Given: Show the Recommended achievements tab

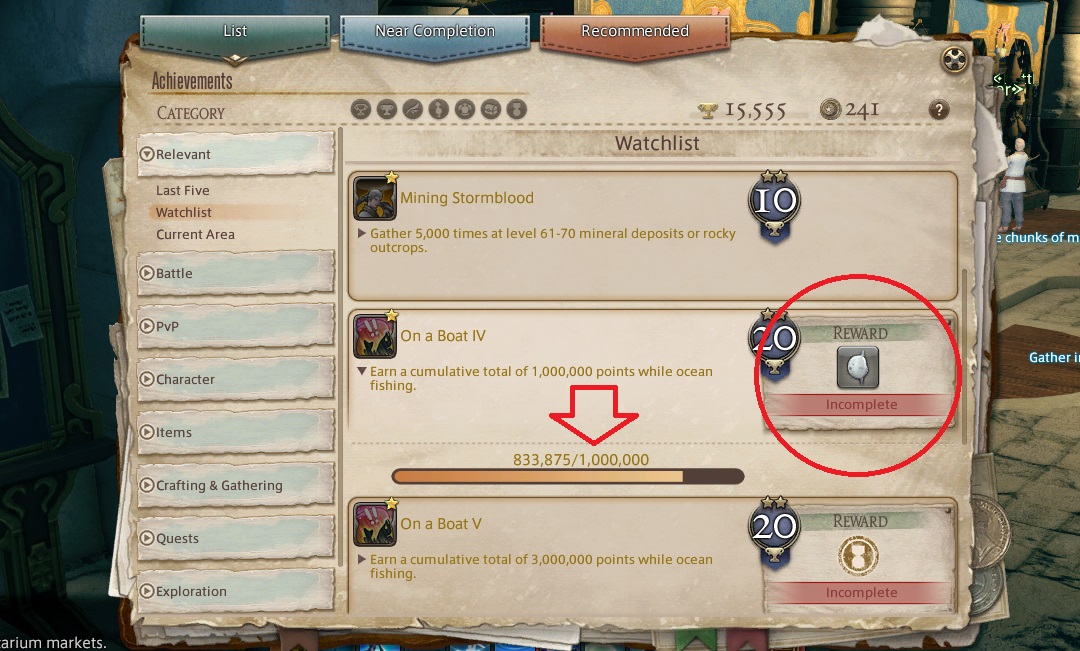Looking at the screenshot, I should (x=634, y=32).
